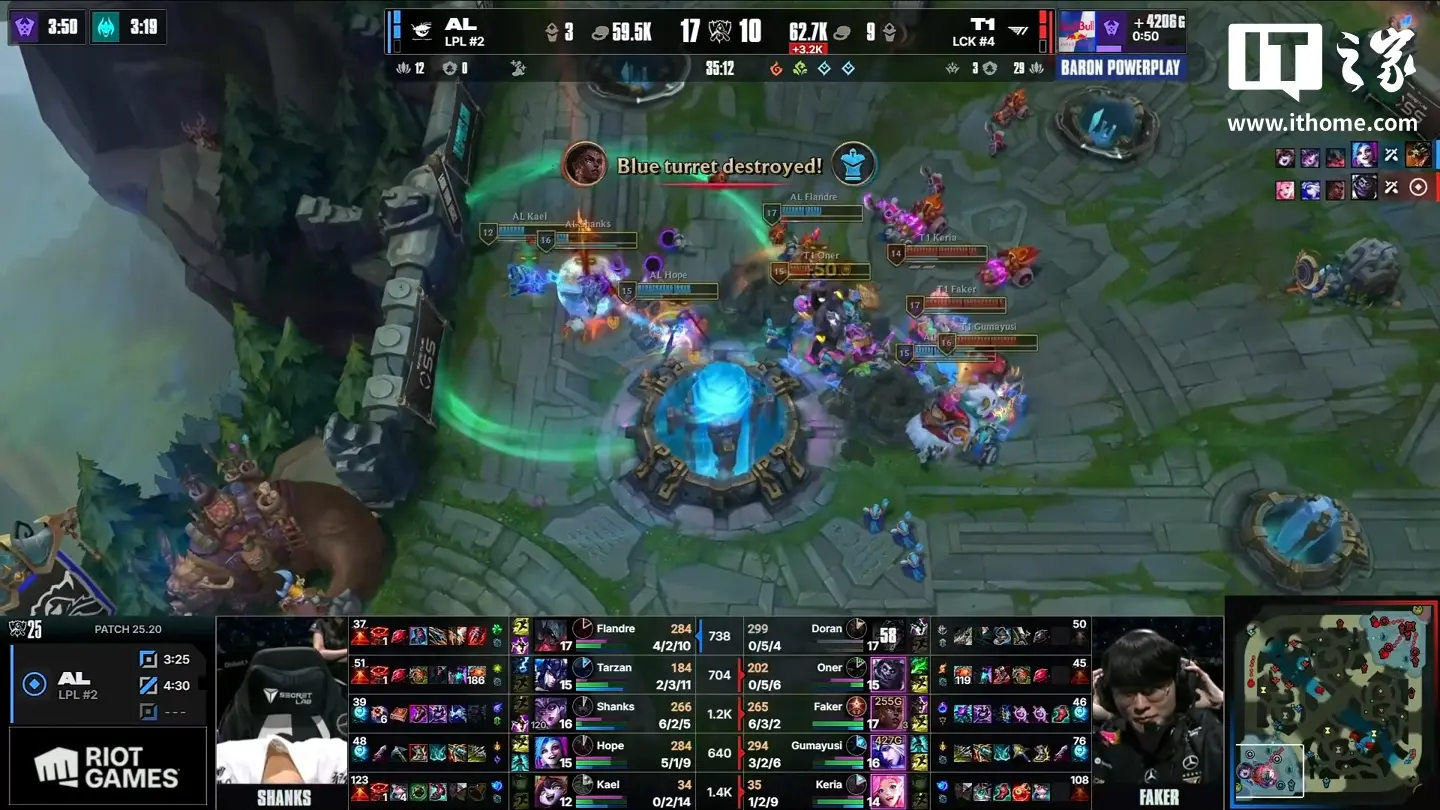Click the SHANKS nameplate under the player webcam

(283, 797)
